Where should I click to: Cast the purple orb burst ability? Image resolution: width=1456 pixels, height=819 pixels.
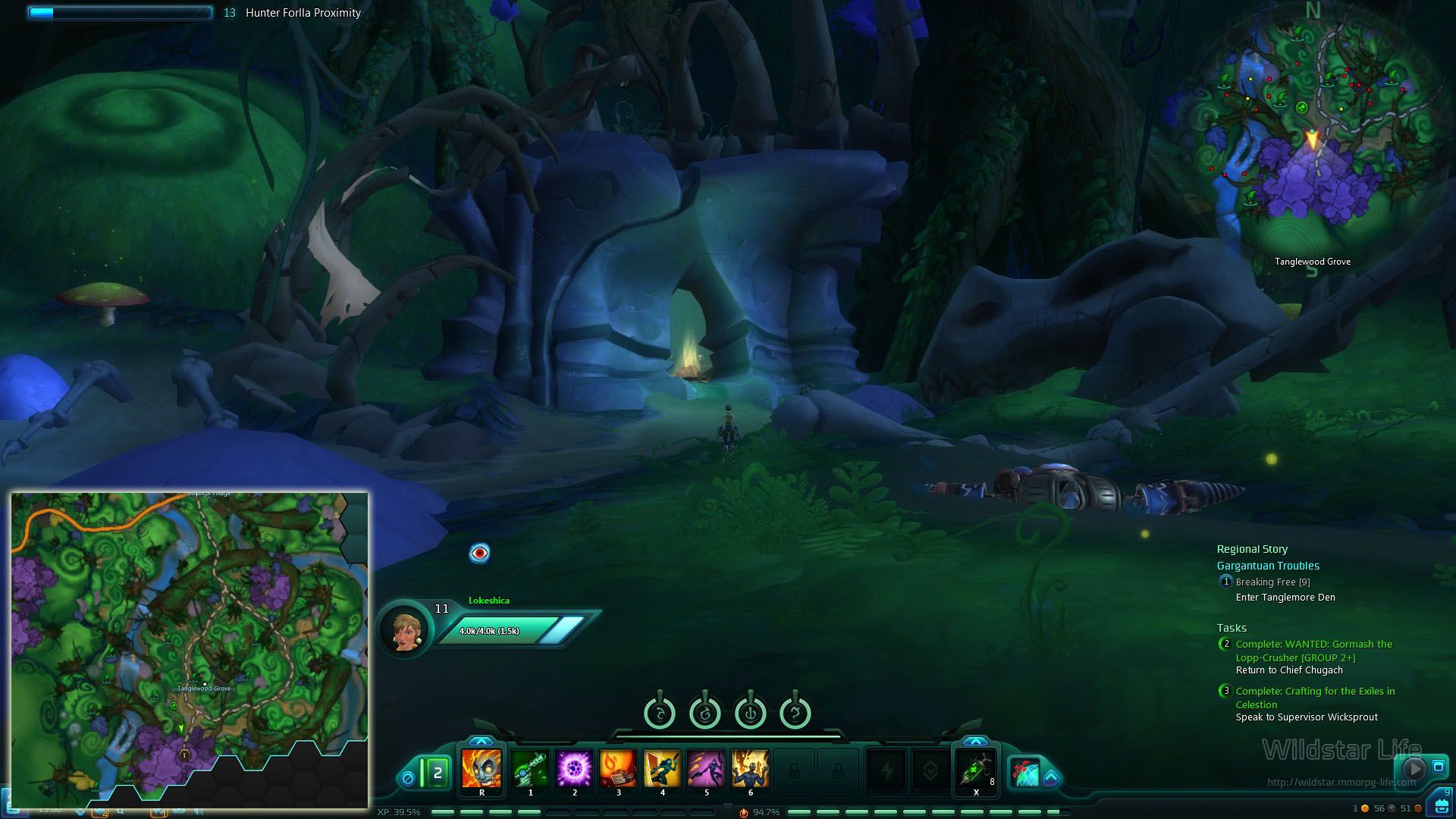click(574, 769)
